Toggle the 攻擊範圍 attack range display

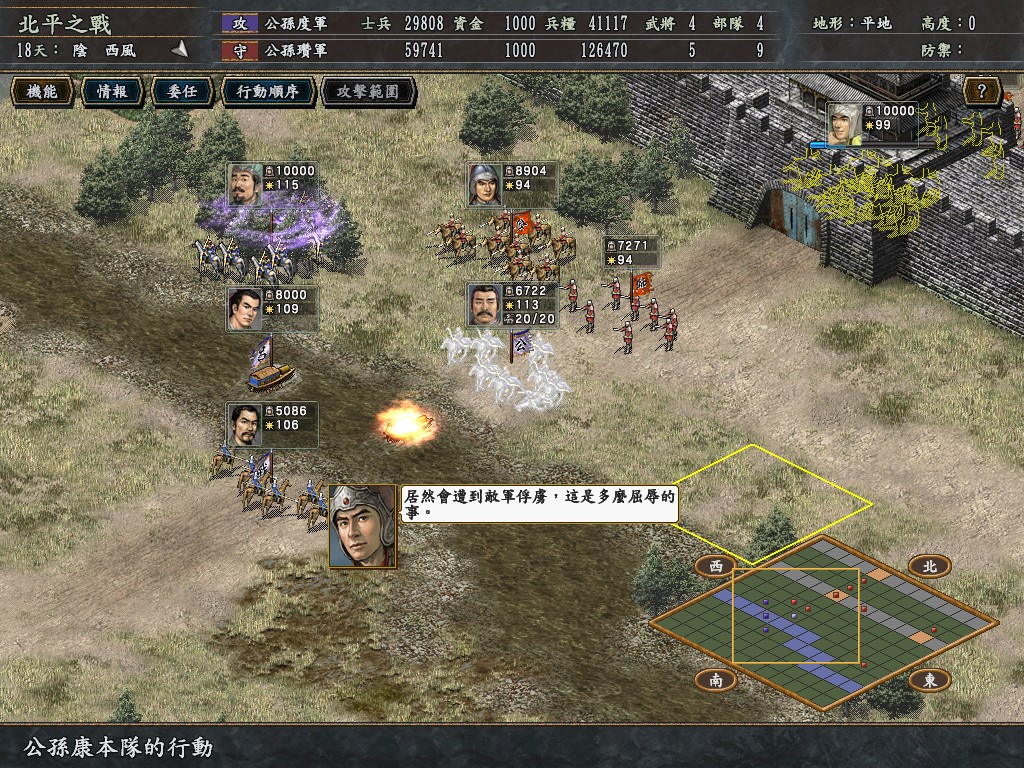[x=367, y=92]
